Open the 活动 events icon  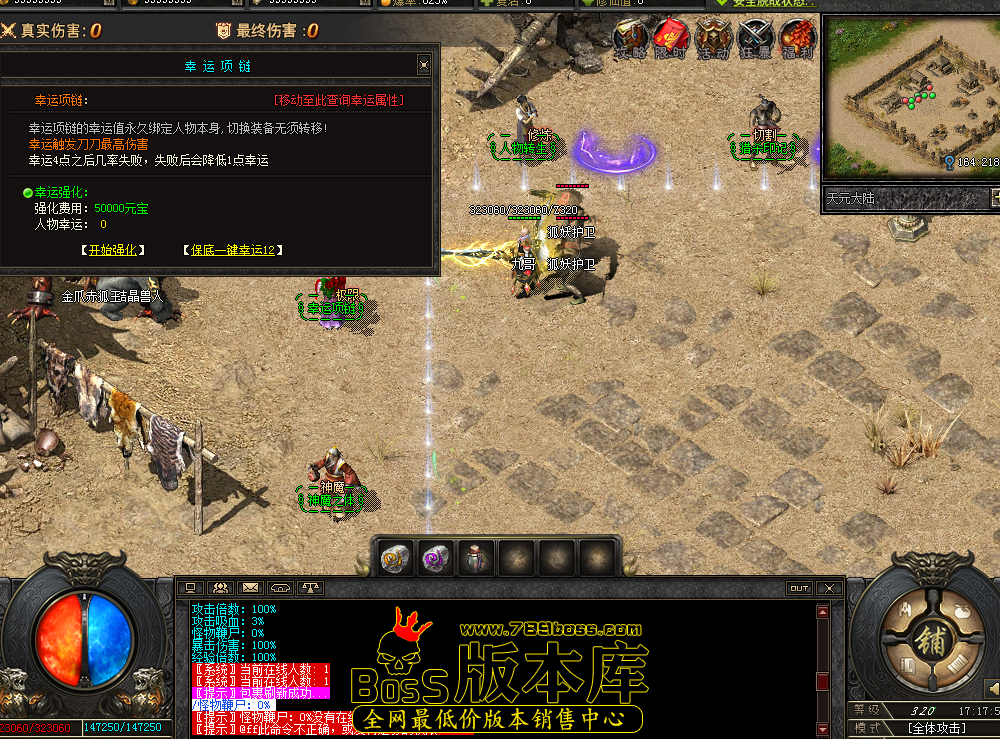[713, 39]
